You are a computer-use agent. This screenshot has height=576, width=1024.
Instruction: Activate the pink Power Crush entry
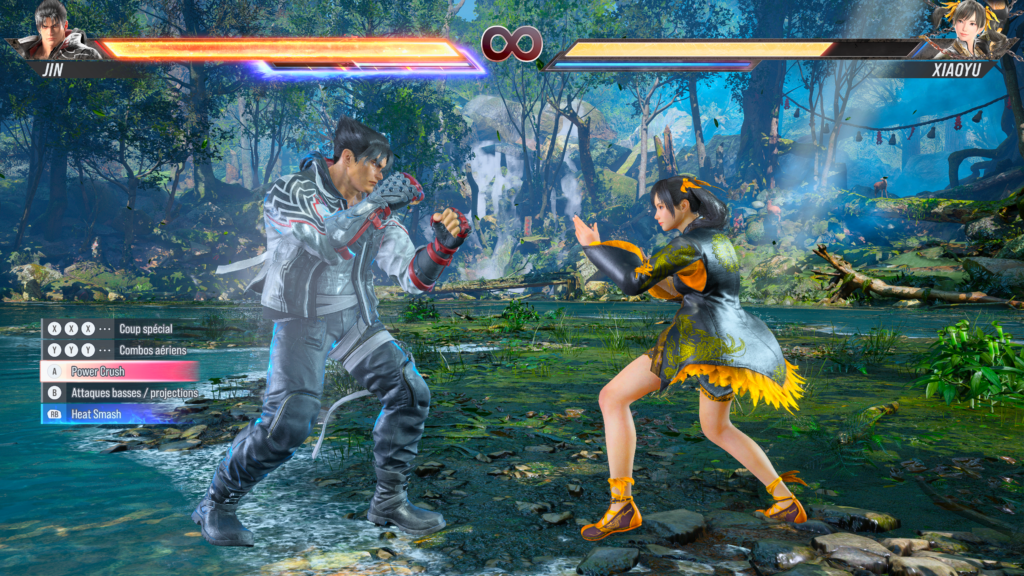[x=118, y=371]
